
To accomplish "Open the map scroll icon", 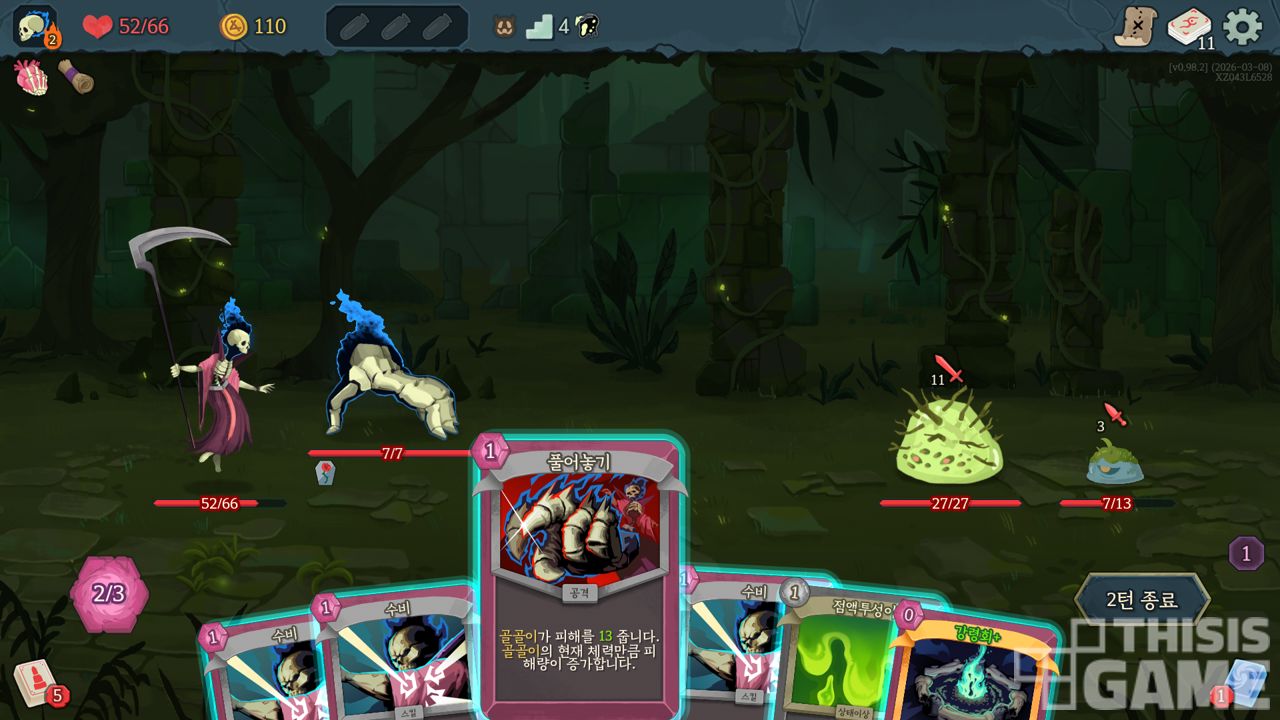I will pyautogui.click(x=1135, y=26).
